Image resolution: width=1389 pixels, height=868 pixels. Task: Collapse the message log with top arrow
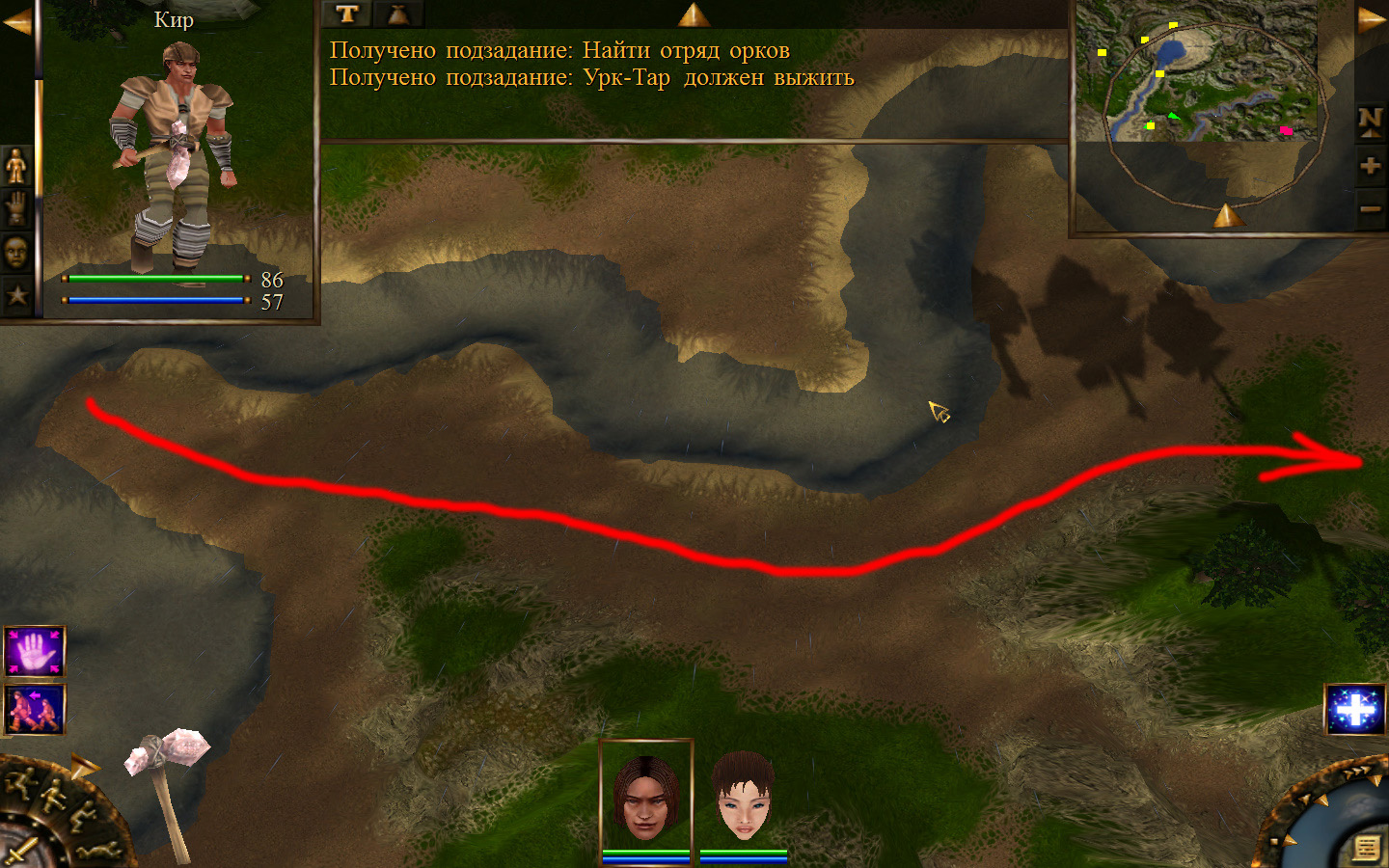694,14
